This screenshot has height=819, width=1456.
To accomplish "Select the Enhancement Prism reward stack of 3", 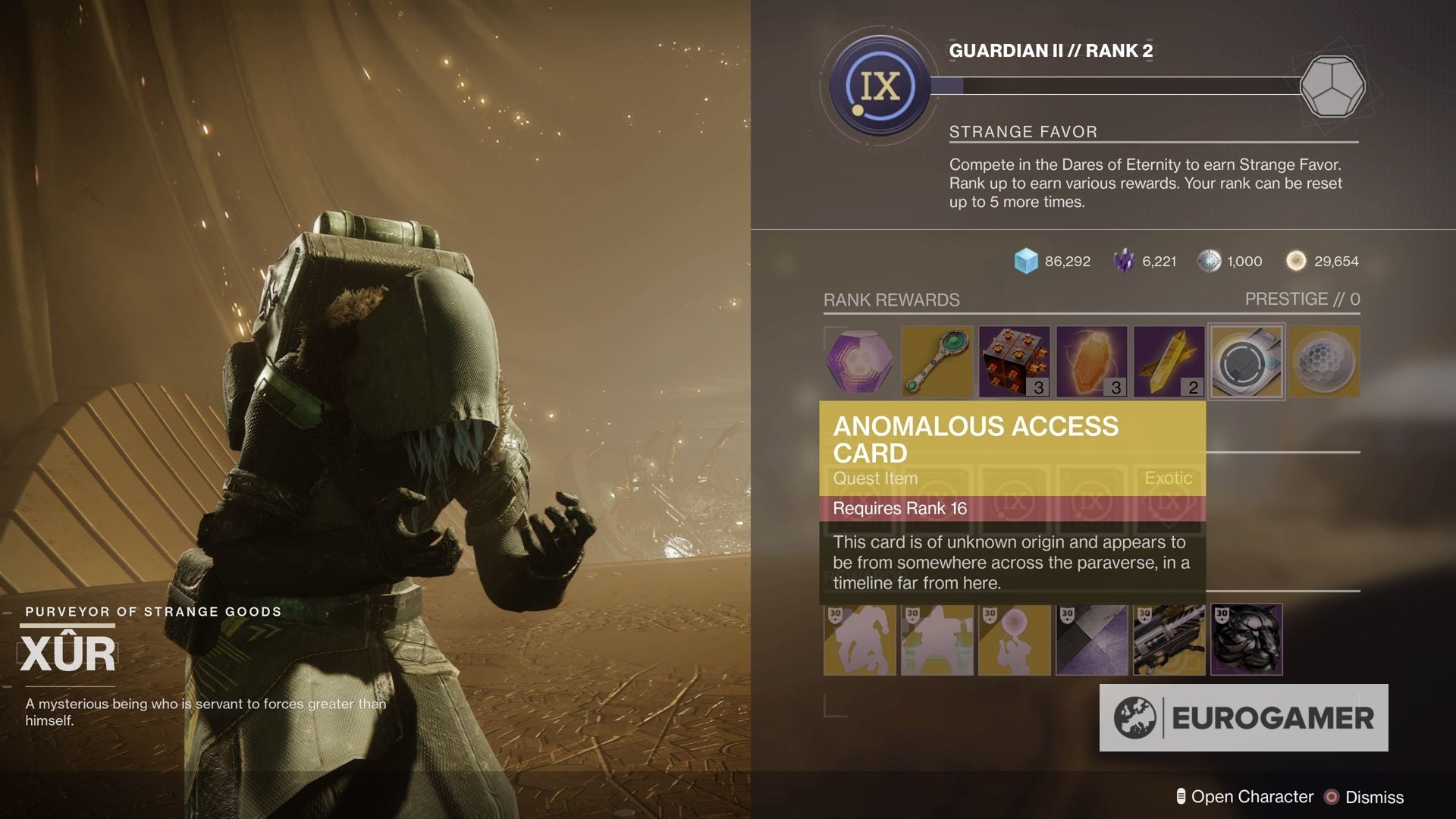I will coord(1015,362).
